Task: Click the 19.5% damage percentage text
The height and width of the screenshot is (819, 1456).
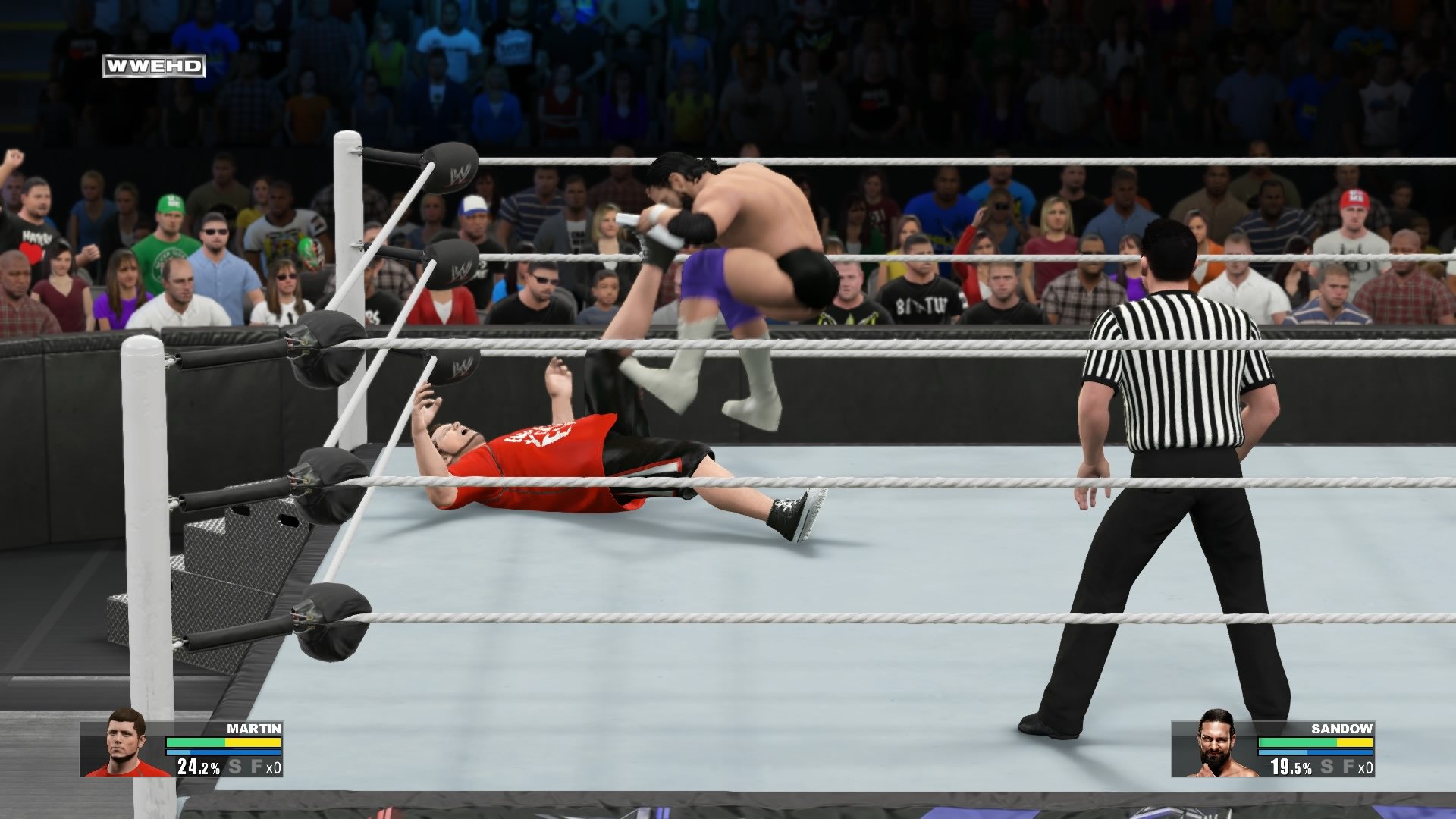Action: [x=1289, y=767]
